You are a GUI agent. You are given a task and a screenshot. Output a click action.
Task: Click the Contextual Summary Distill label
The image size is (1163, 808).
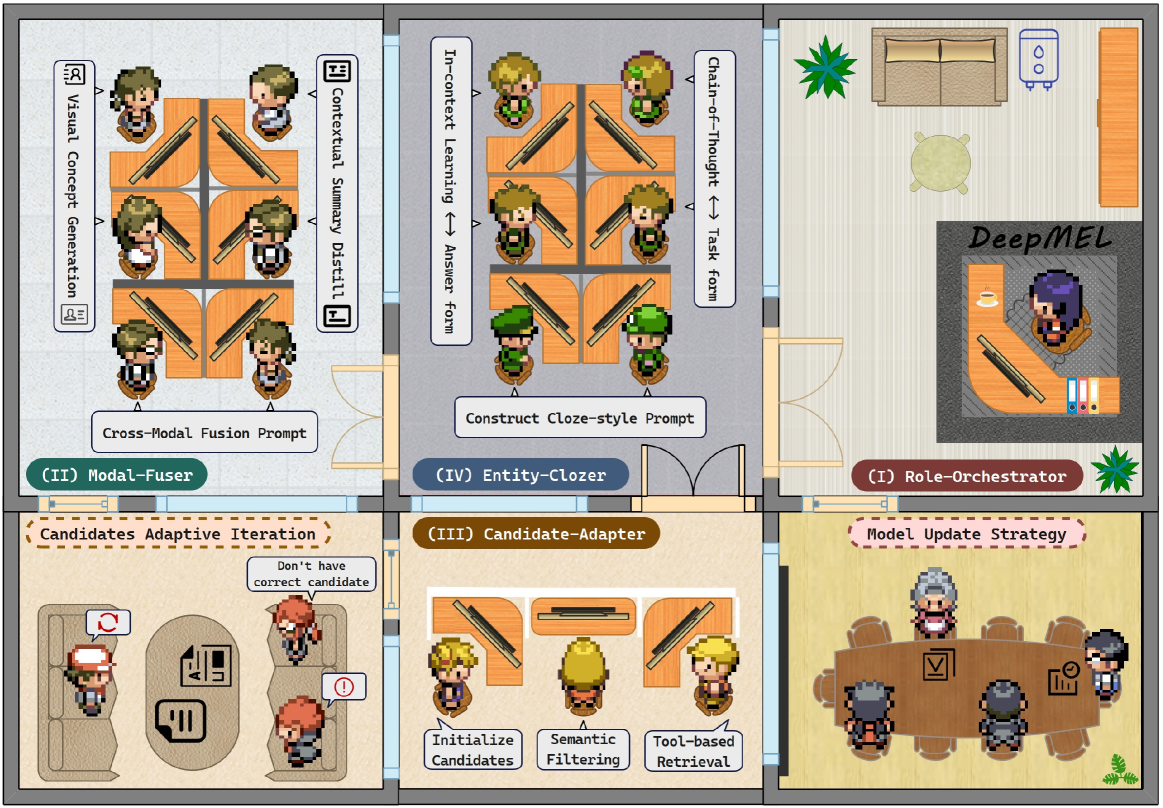click(337, 194)
